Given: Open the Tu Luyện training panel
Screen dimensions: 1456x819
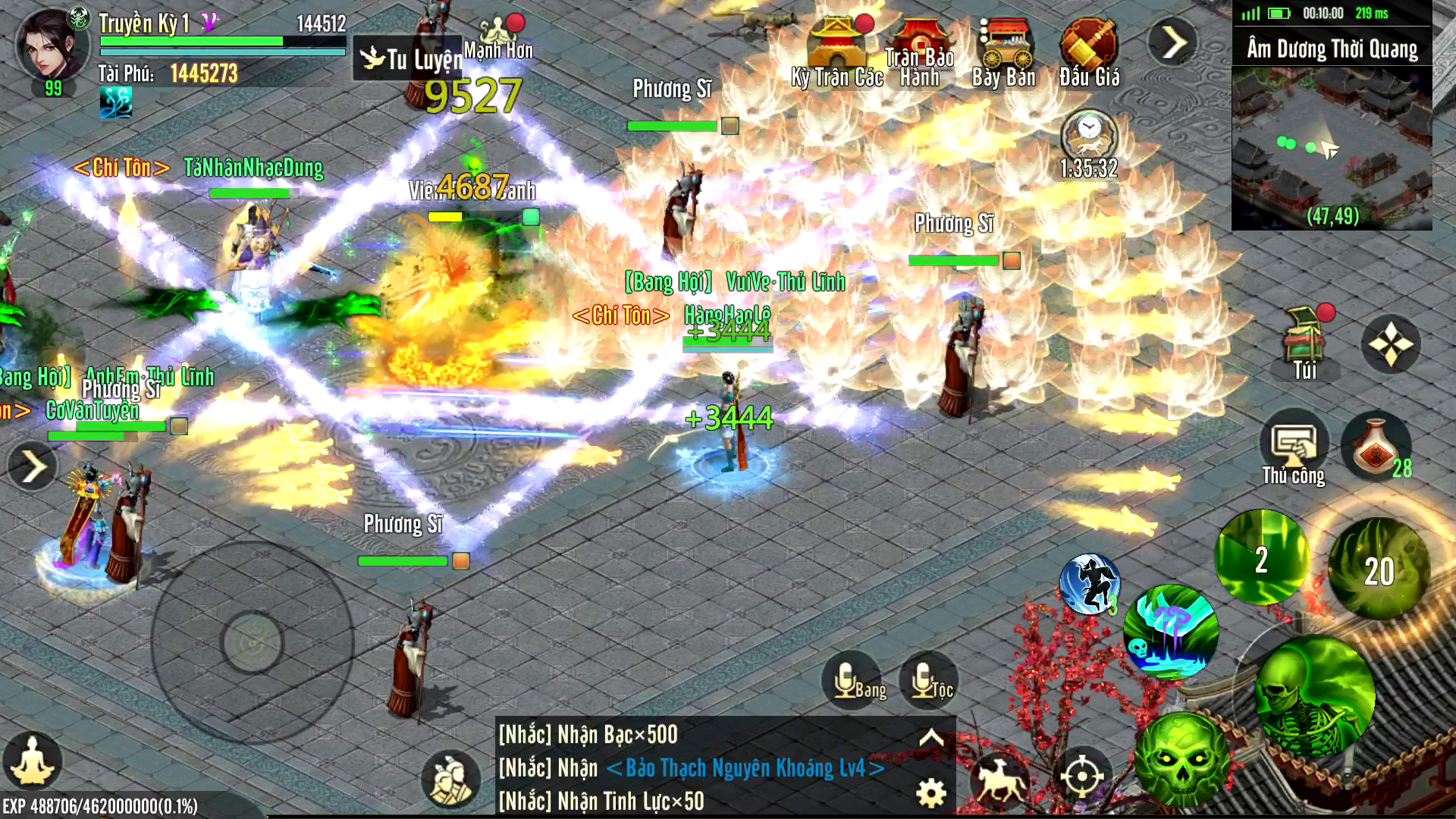Looking at the screenshot, I should pos(408,58).
